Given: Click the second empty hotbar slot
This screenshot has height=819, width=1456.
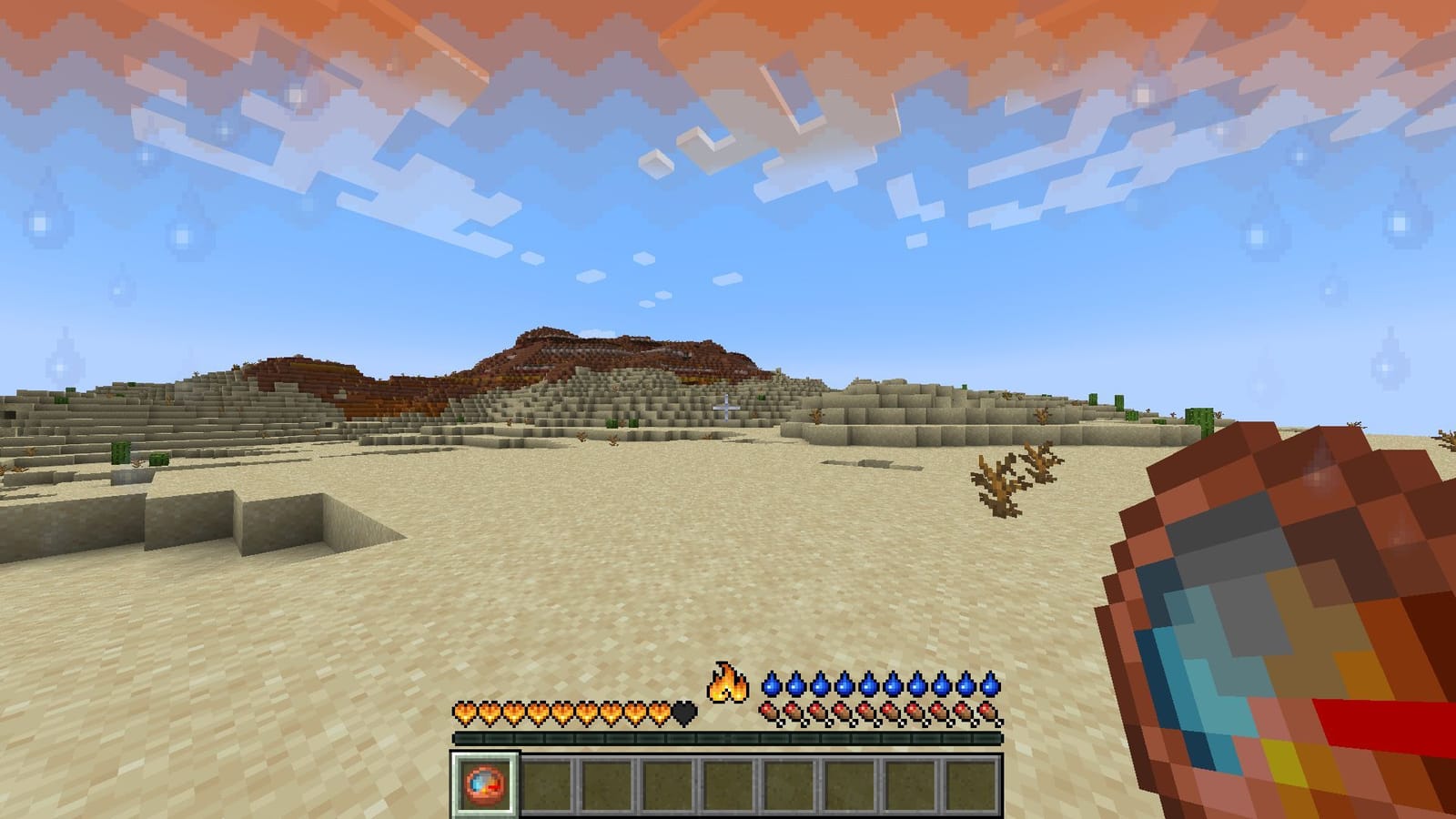Looking at the screenshot, I should [546, 783].
